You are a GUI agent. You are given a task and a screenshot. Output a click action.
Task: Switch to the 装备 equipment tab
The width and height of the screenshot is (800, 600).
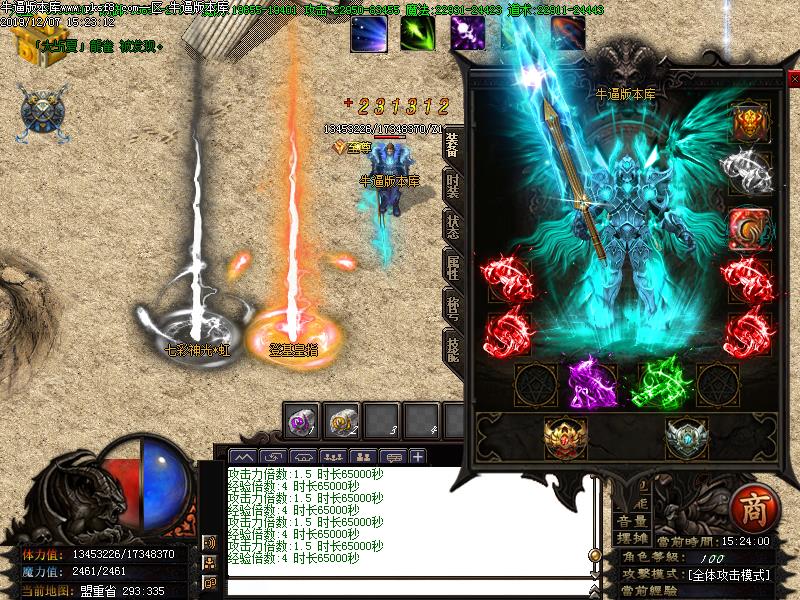coord(452,144)
